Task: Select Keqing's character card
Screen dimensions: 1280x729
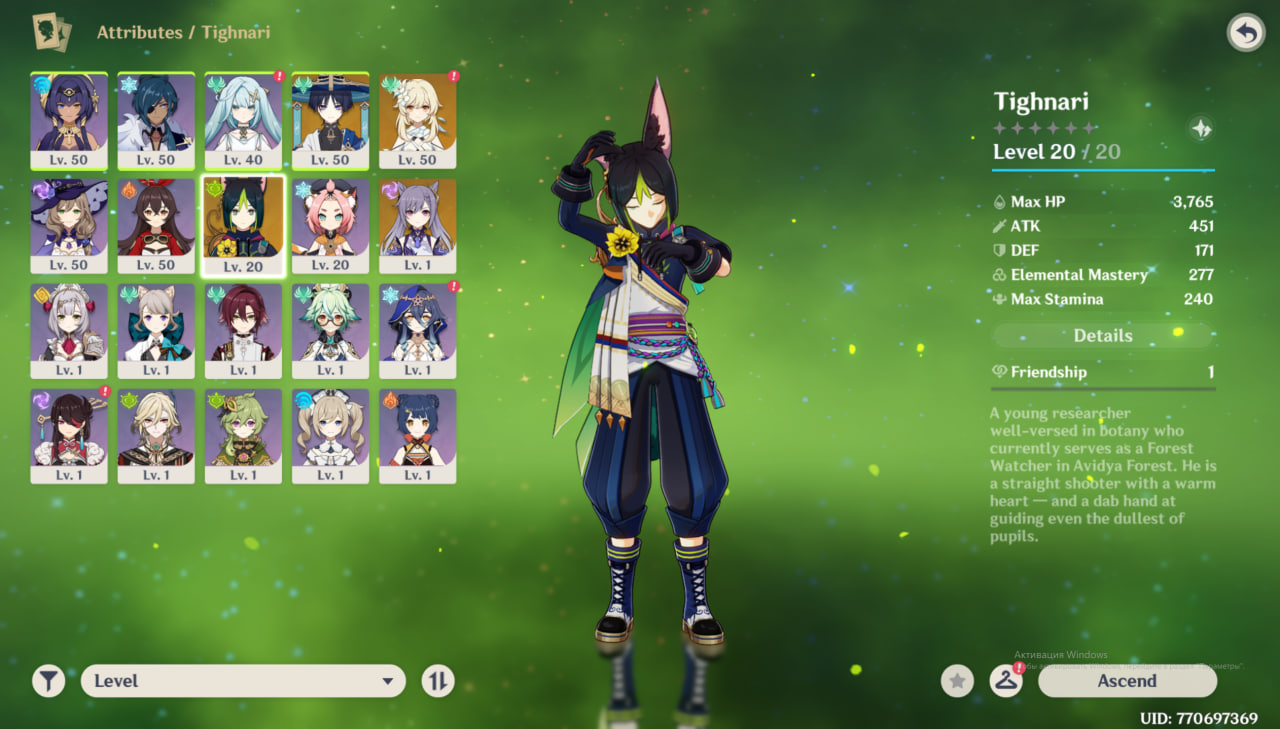Action: click(x=417, y=225)
